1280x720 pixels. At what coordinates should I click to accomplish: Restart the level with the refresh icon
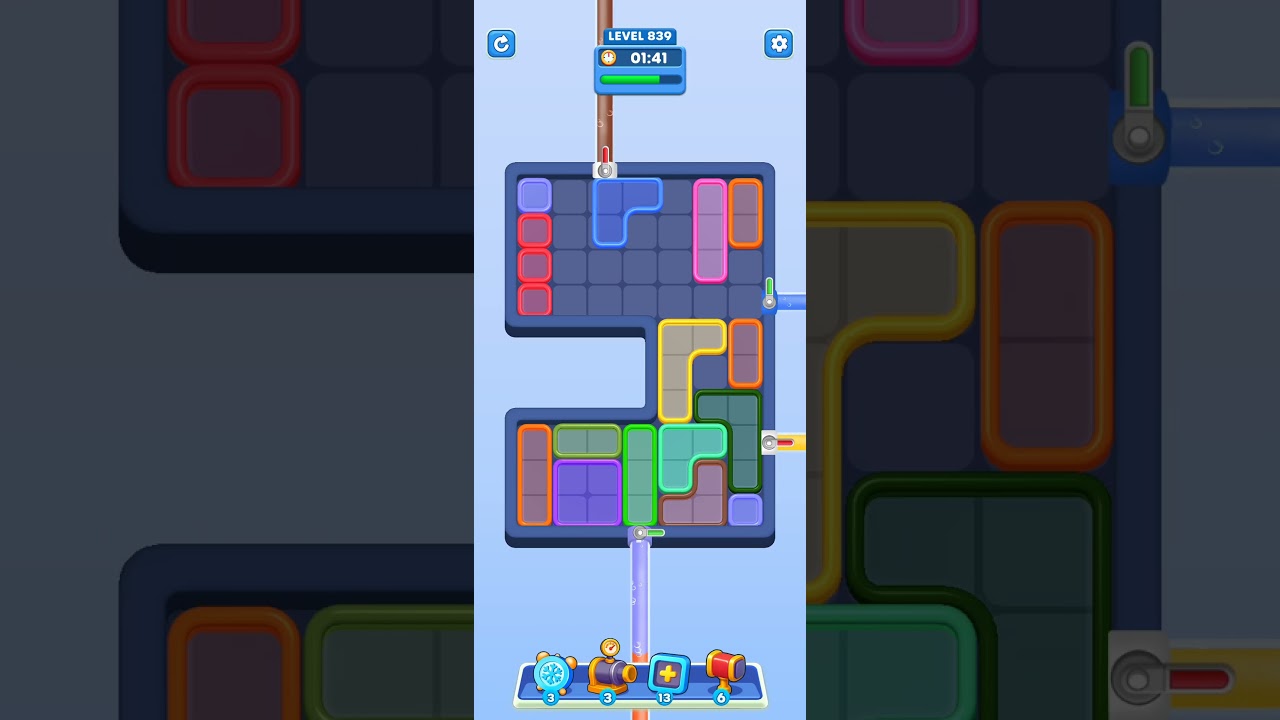click(501, 44)
